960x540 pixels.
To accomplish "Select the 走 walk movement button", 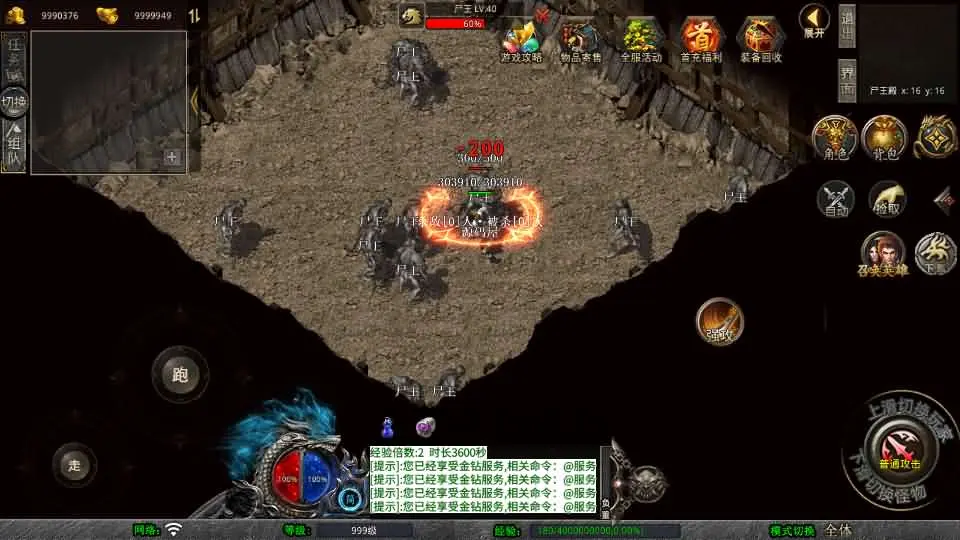I will (x=74, y=465).
